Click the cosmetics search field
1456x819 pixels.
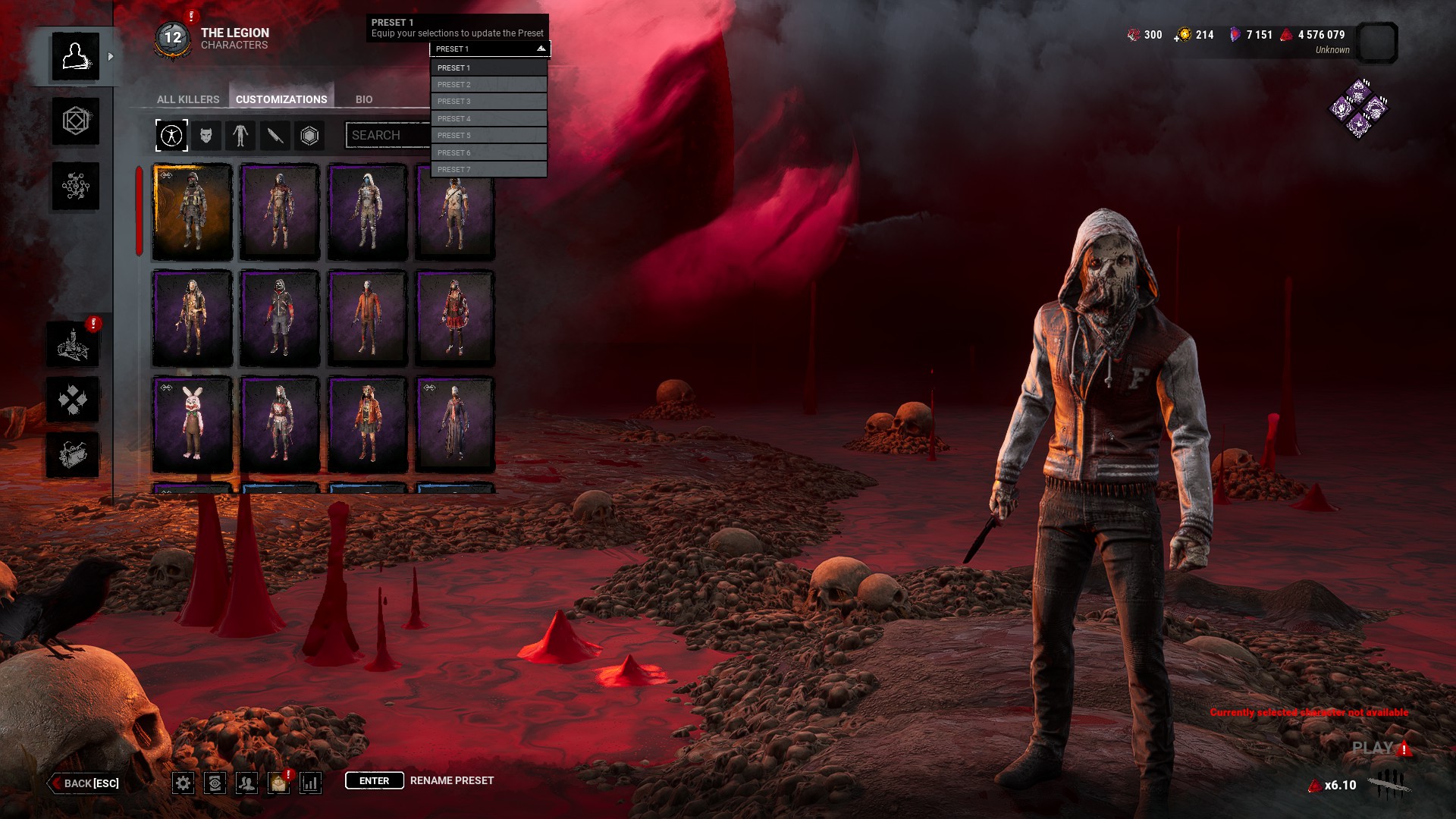(x=388, y=136)
